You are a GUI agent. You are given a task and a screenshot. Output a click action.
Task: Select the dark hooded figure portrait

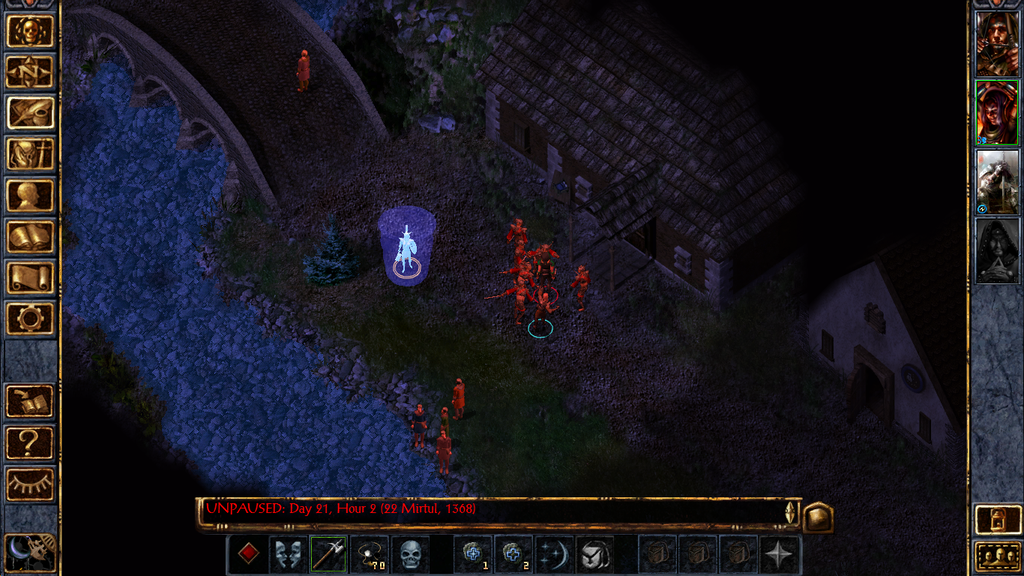tap(997, 251)
